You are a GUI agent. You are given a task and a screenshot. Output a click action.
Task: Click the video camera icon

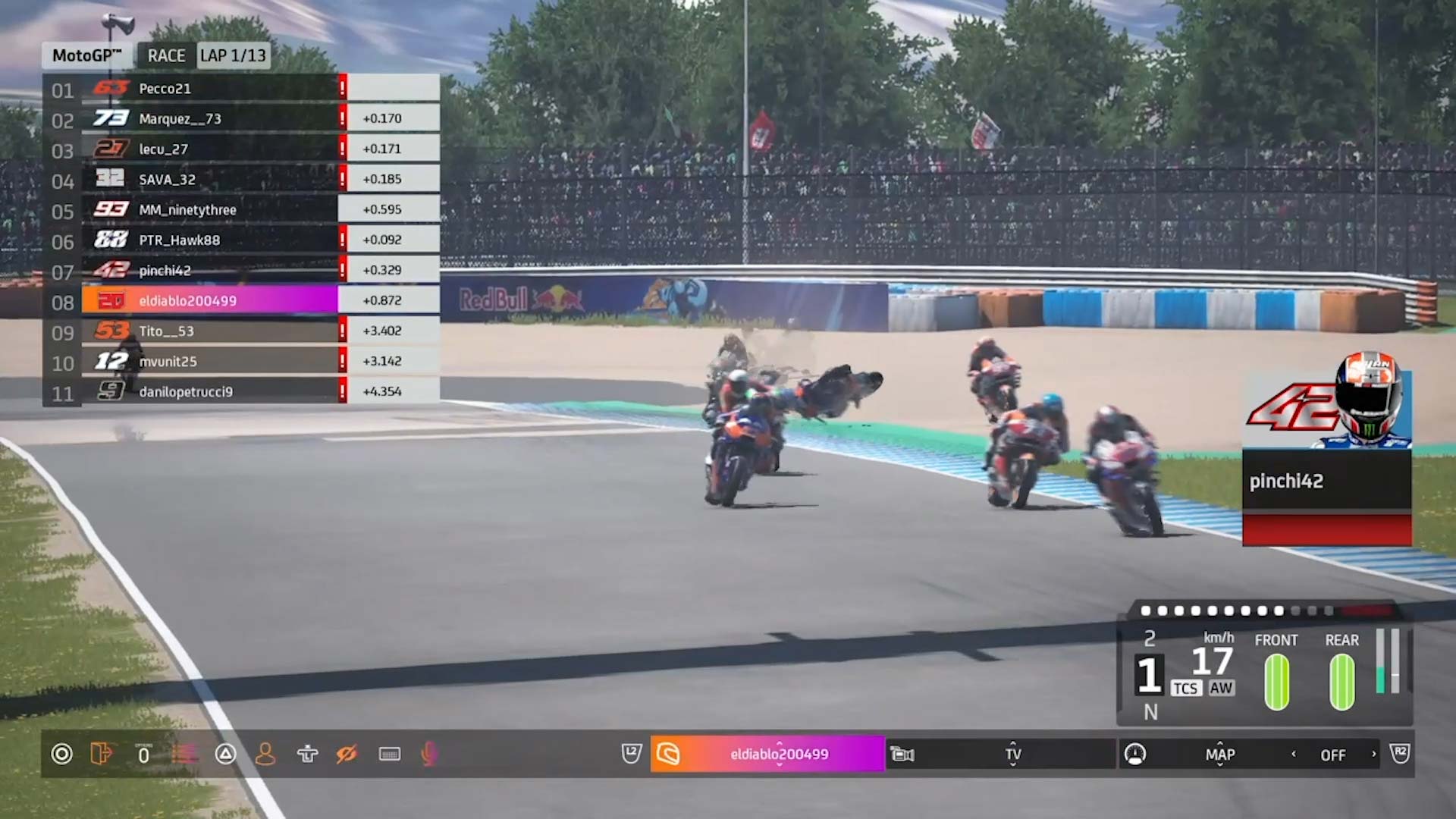[x=902, y=755]
